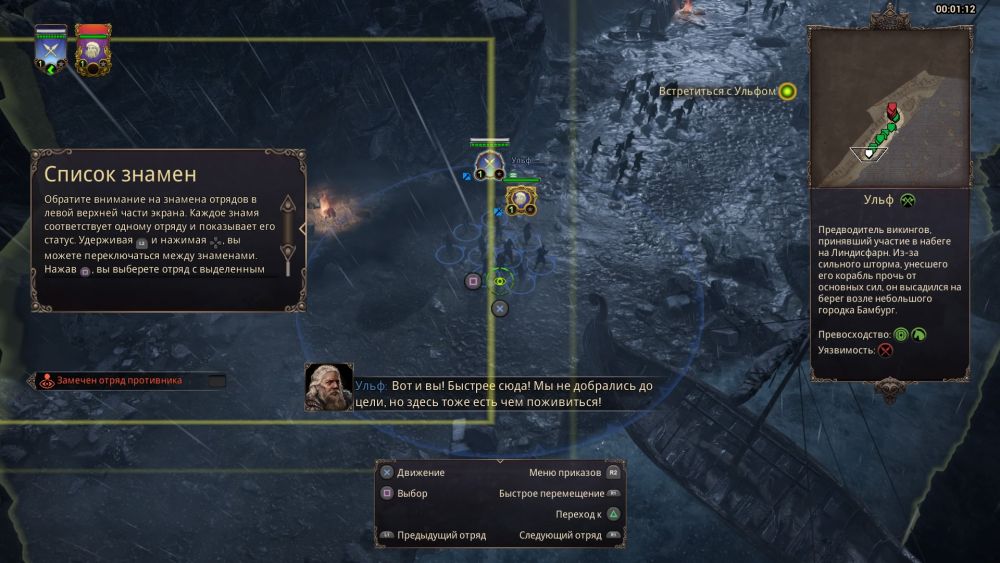Image resolution: width=1000 pixels, height=563 pixels.
Task: Select Ulf's hero banner in banner list
Action: [x=93, y=48]
